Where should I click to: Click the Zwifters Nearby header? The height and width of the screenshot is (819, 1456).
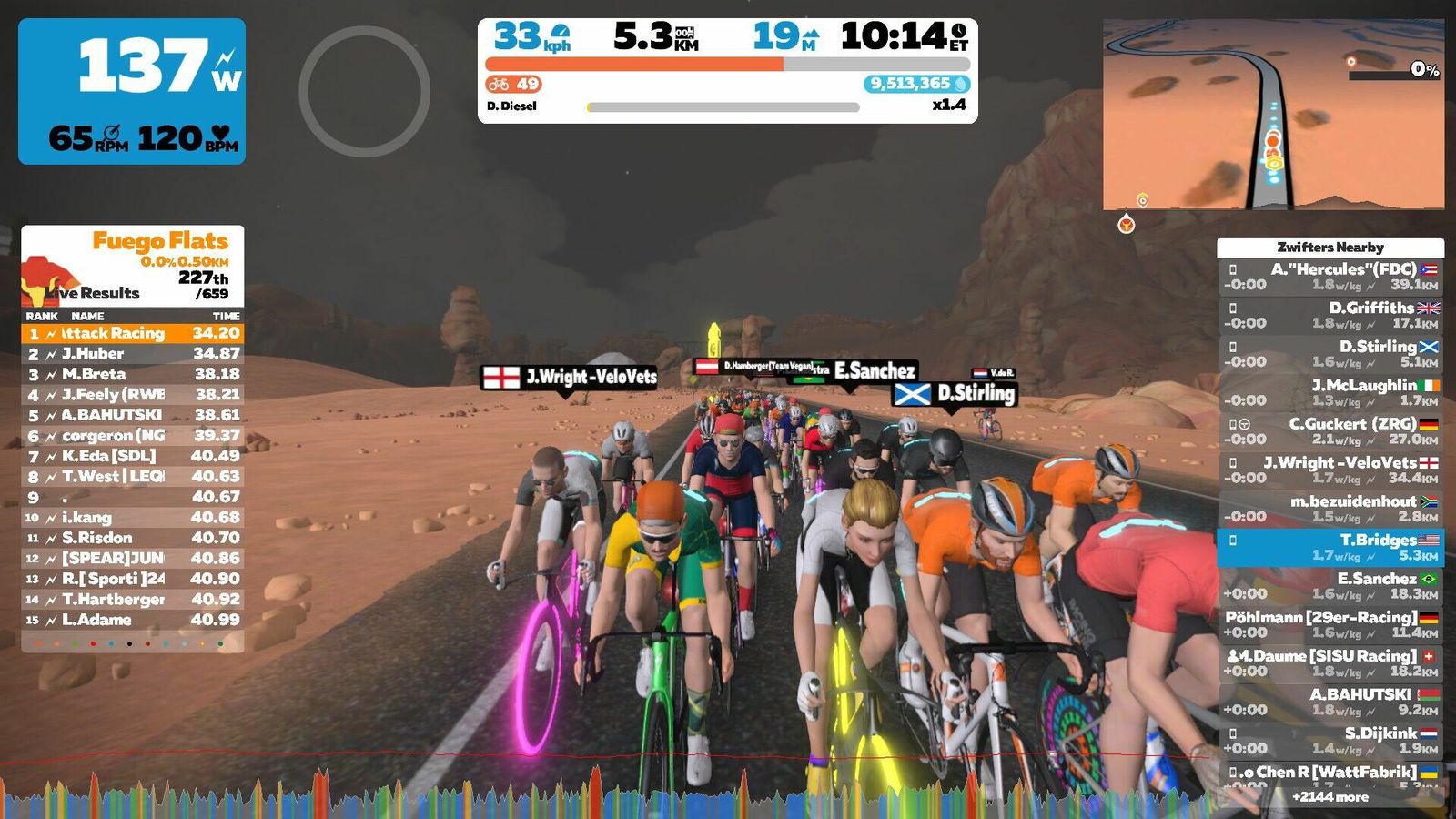1330,247
